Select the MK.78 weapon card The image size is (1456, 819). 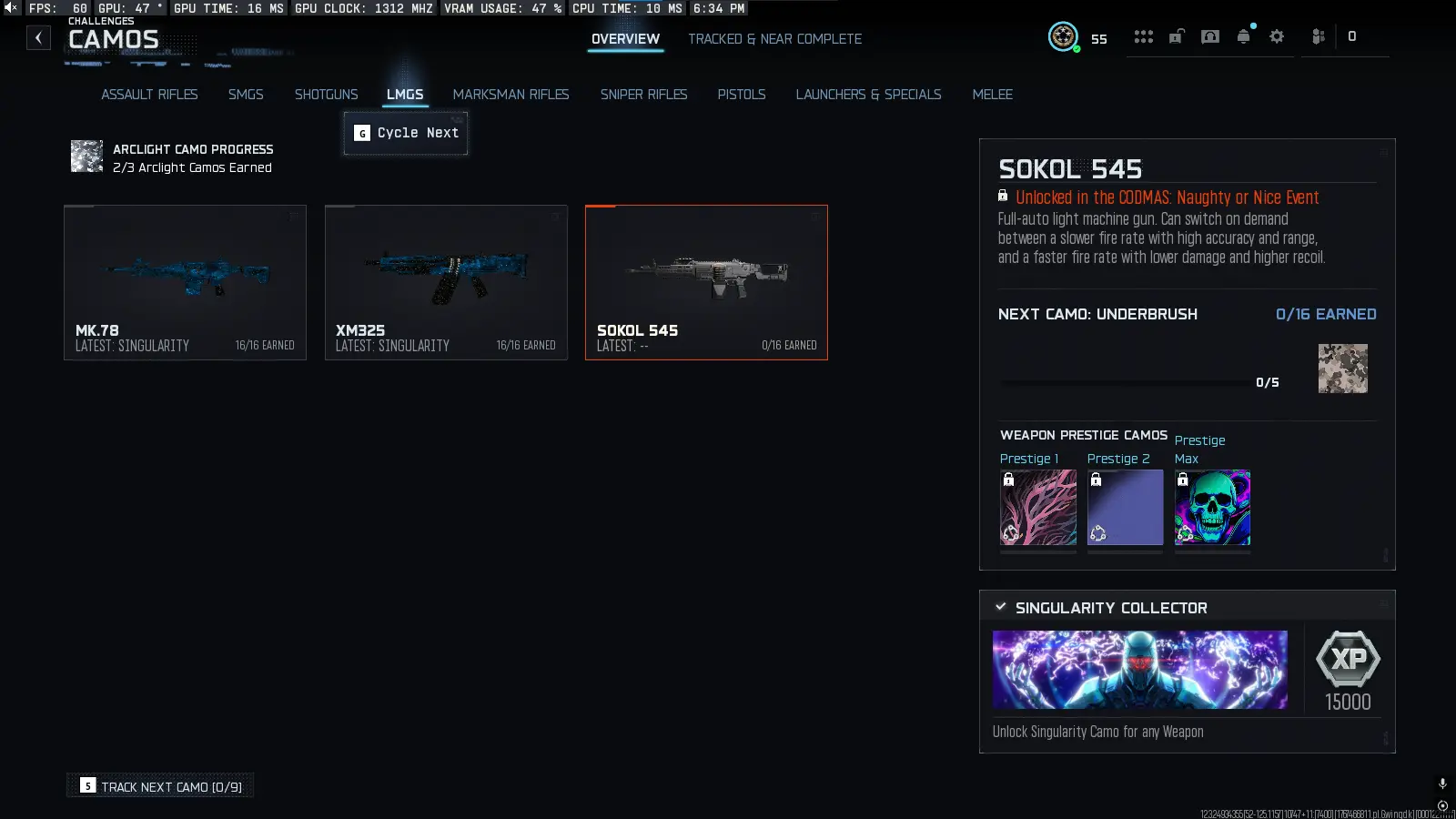[185, 282]
